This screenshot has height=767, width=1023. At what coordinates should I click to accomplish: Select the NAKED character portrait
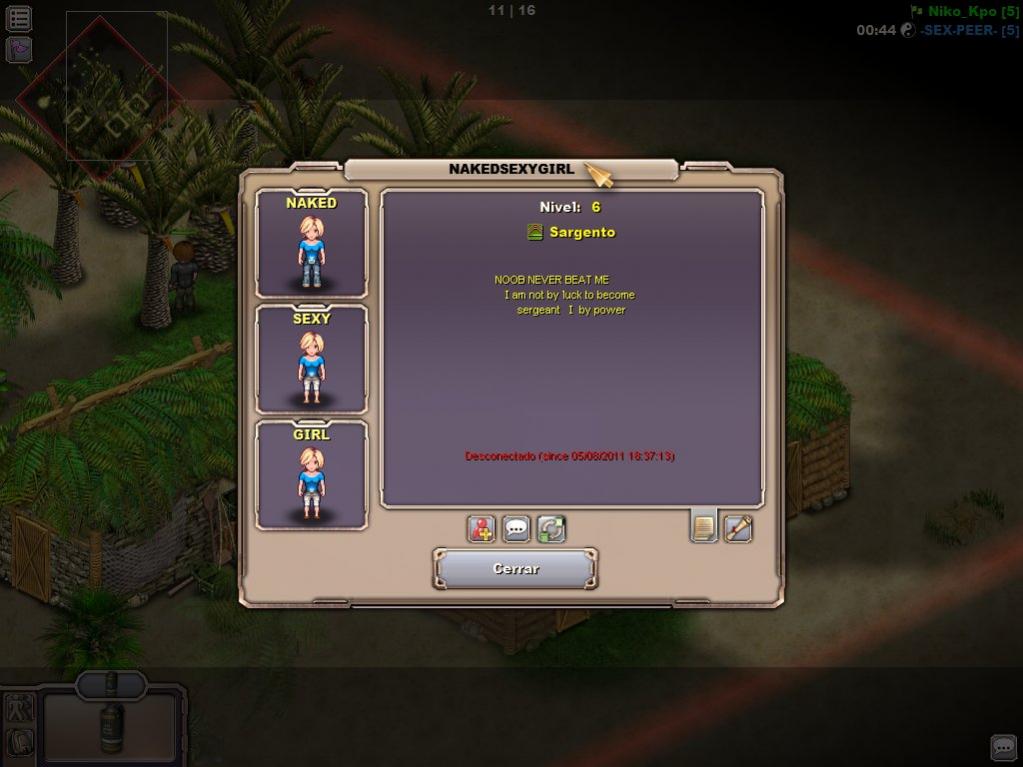point(311,244)
